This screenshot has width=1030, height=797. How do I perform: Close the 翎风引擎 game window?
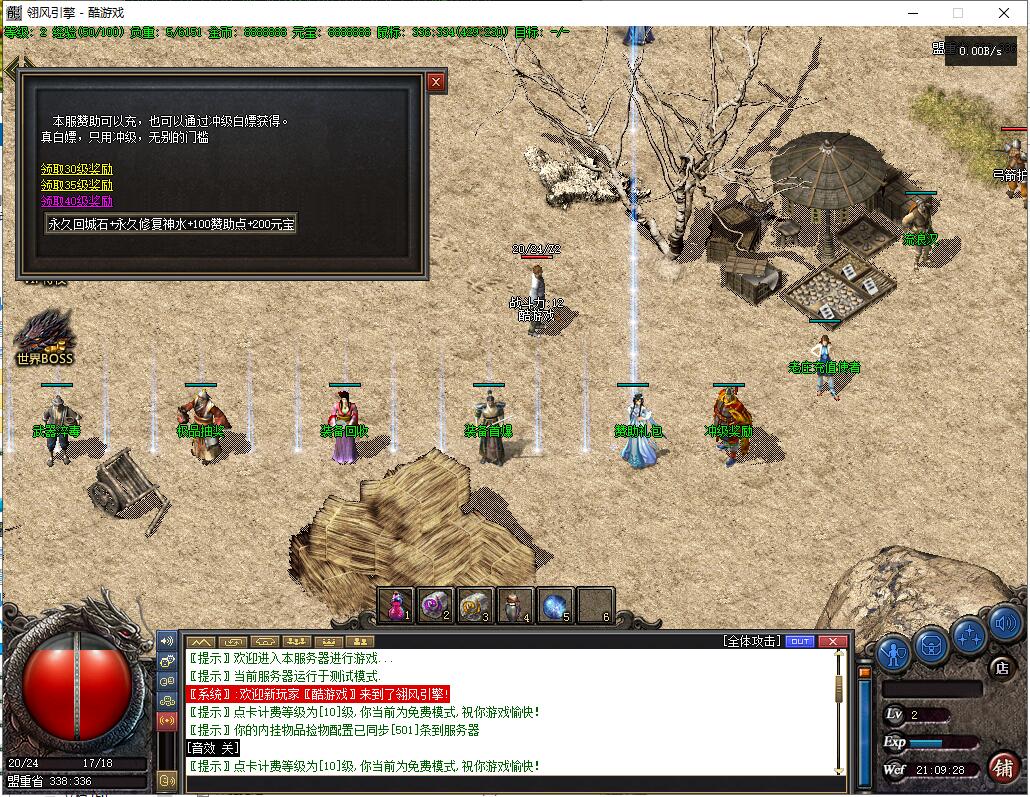coord(1005,13)
